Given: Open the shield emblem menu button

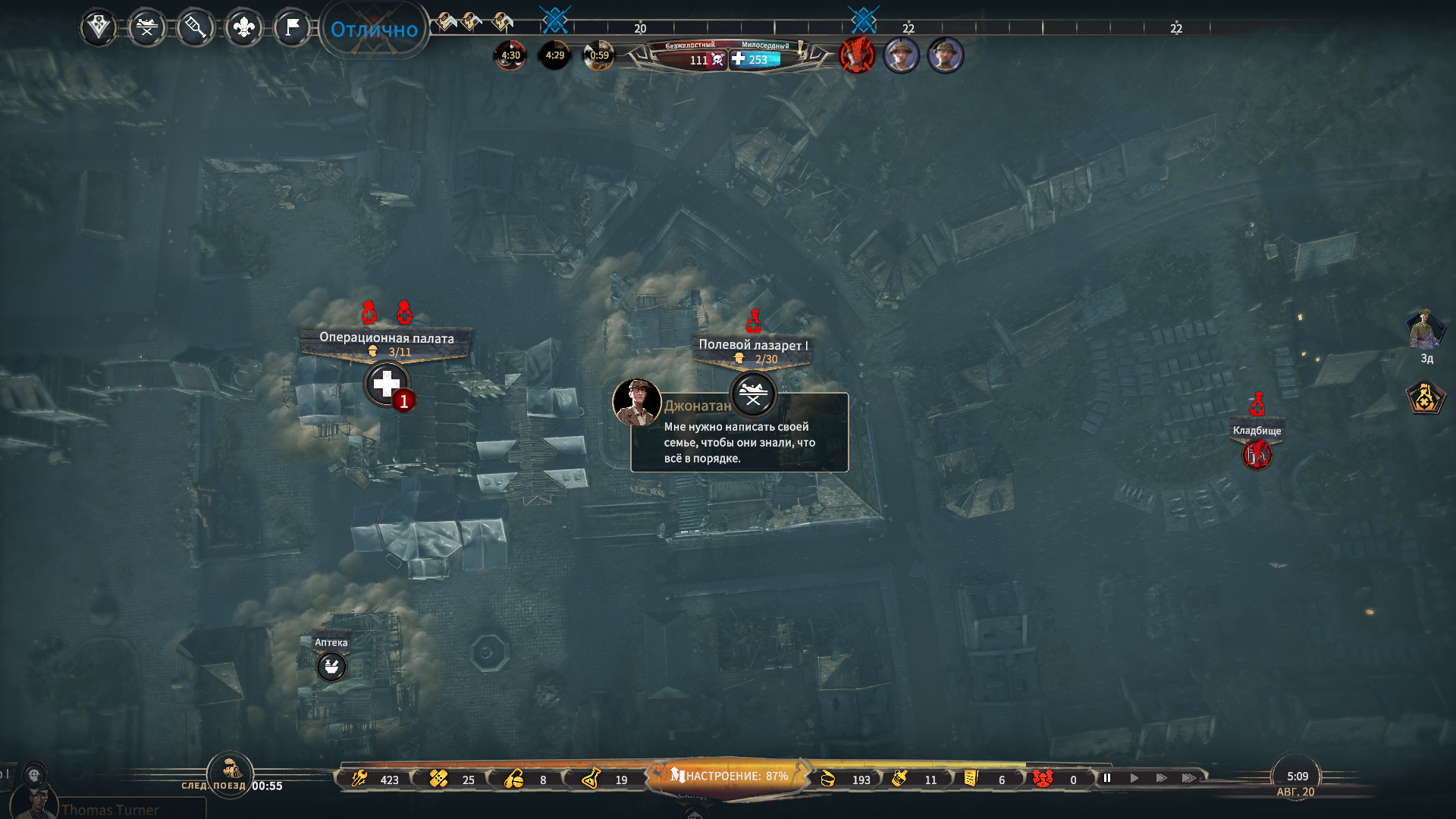Looking at the screenshot, I should click(x=99, y=28).
